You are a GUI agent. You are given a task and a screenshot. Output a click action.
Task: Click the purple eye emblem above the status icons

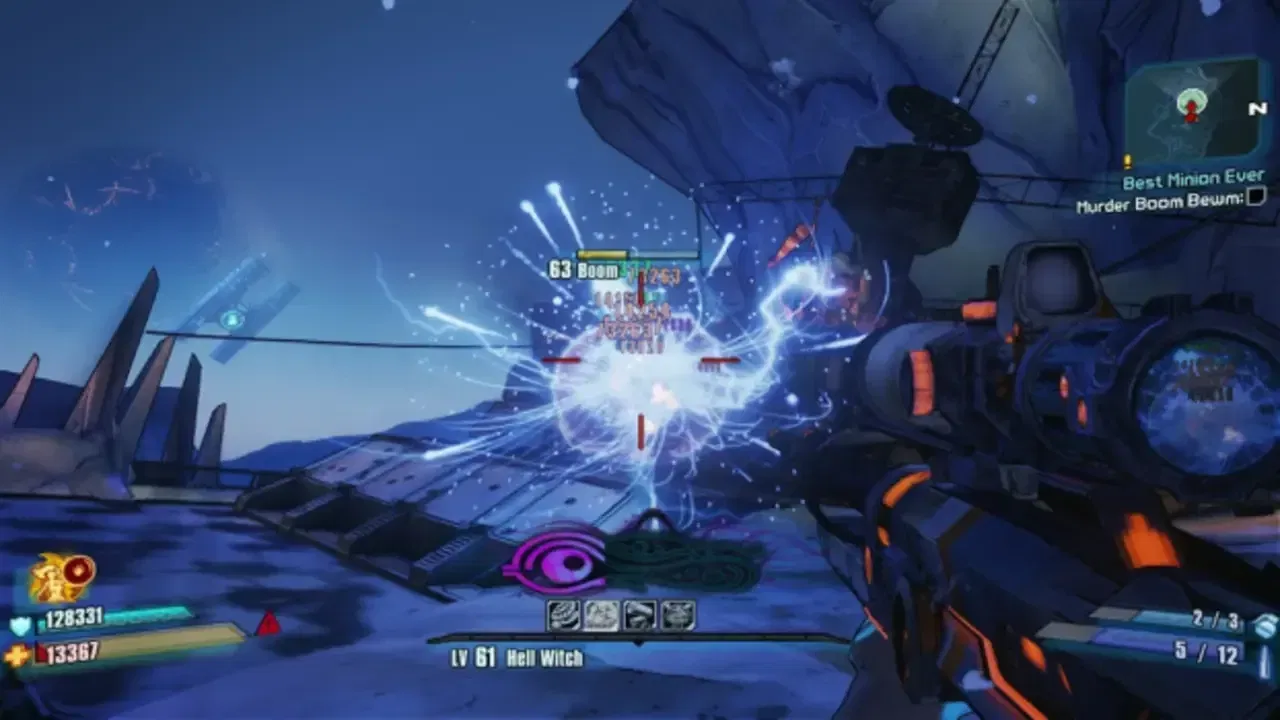tap(556, 563)
